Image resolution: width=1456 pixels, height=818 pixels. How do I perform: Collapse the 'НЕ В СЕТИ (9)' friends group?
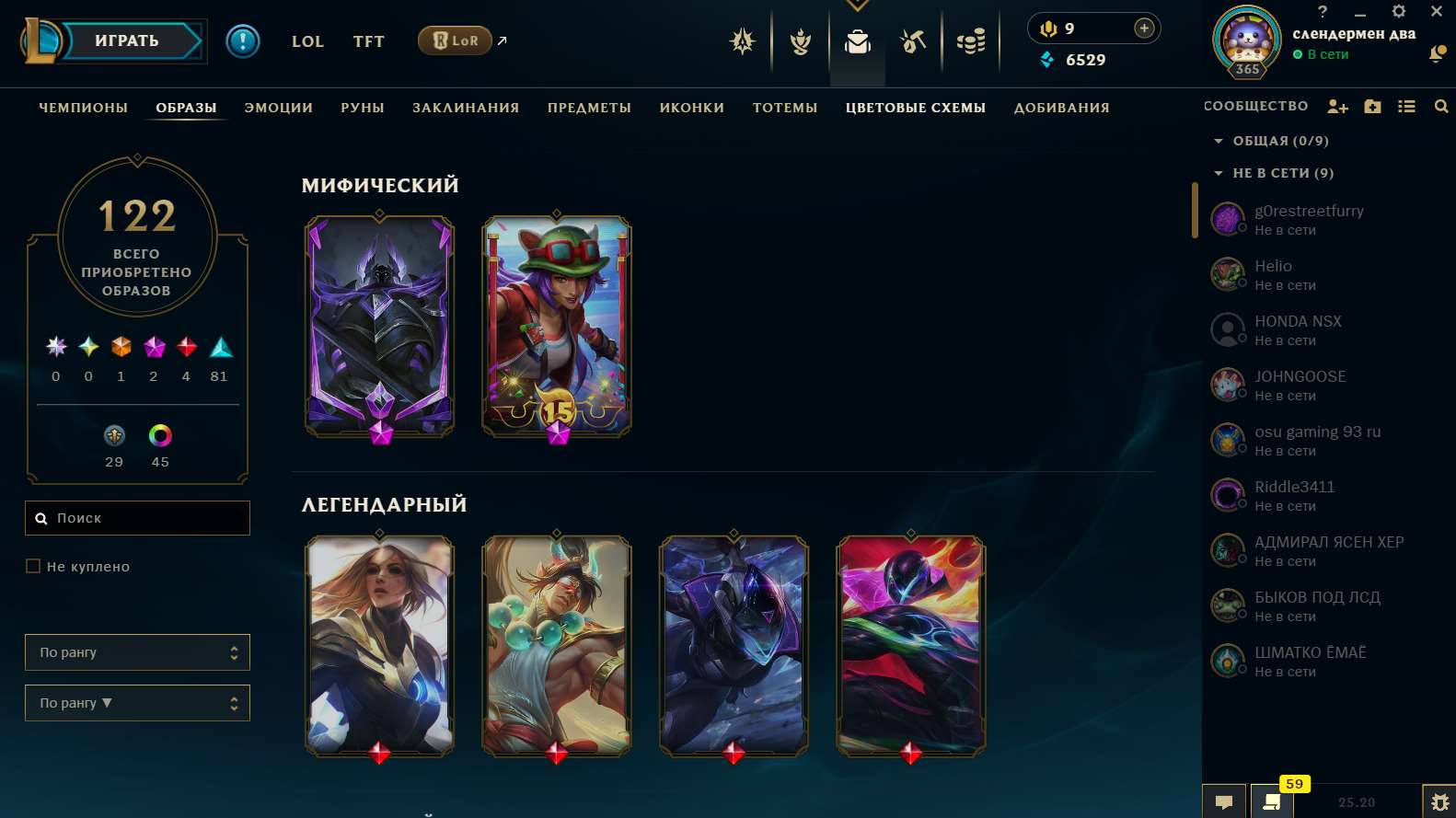(x=1219, y=173)
